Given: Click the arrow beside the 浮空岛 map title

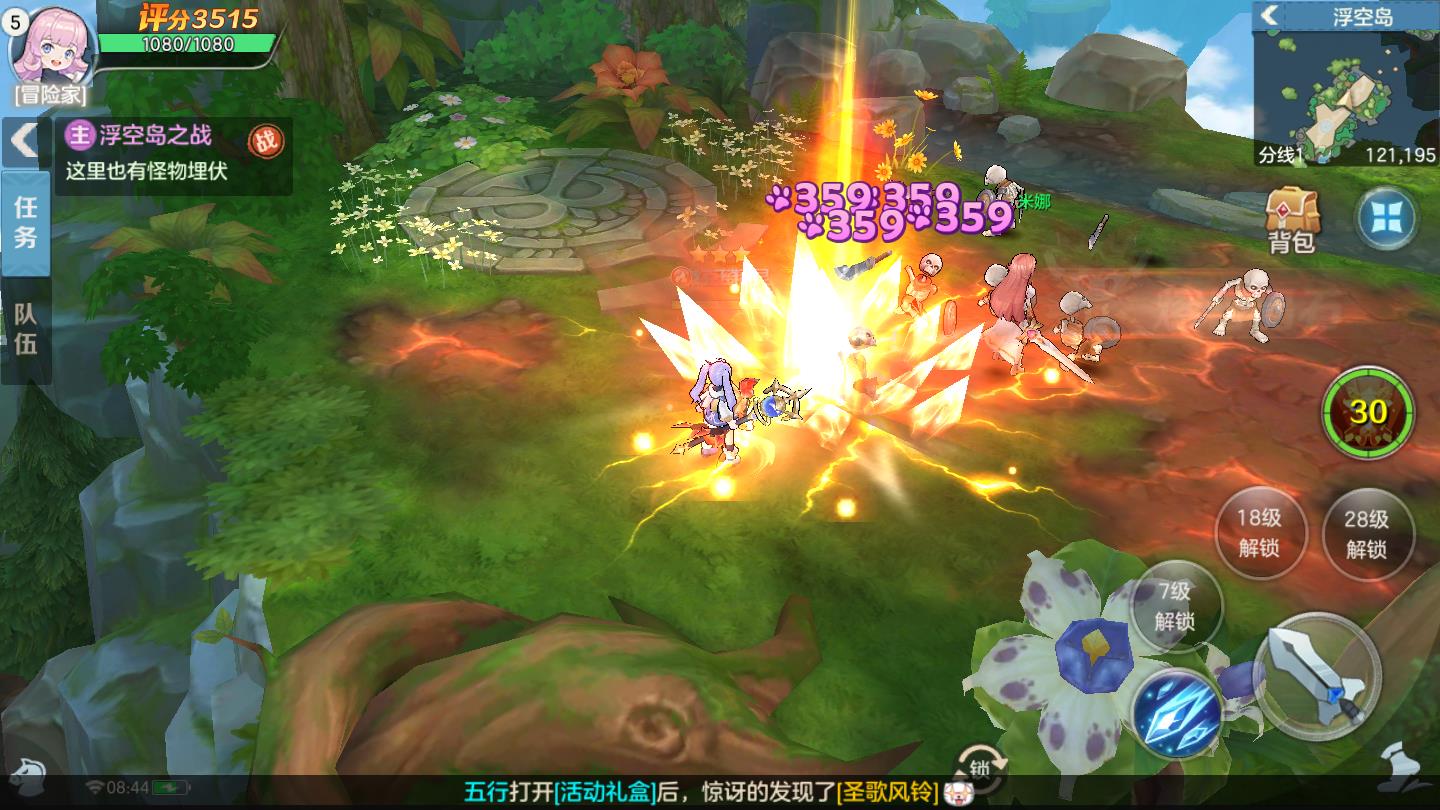Looking at the screenshot, I should pos(1270,15).
